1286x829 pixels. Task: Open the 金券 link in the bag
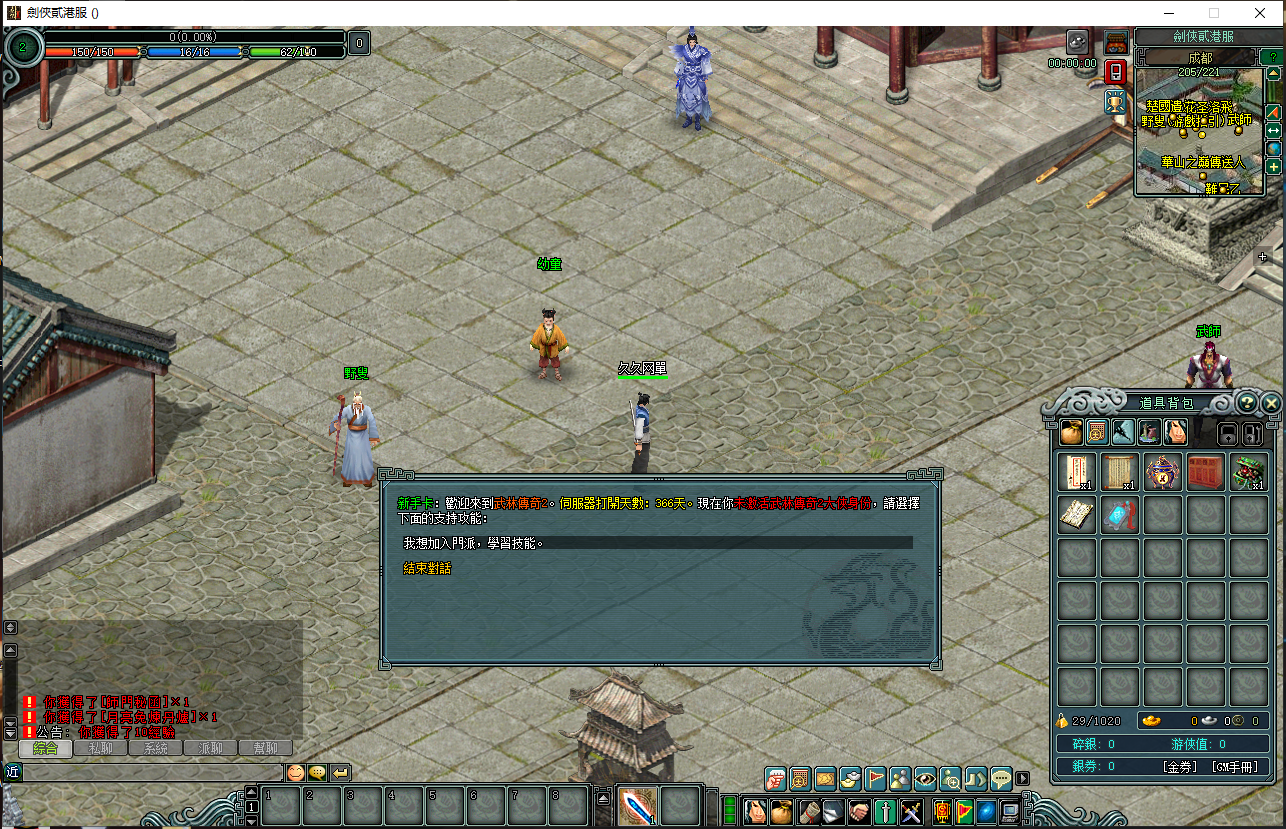coord(1180,767)
